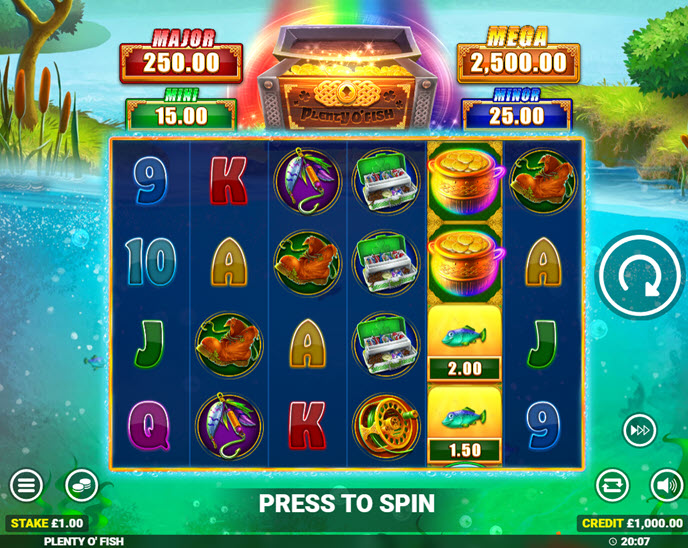
Task: Open the coin stake settings
Action: (x=81, y=486)
